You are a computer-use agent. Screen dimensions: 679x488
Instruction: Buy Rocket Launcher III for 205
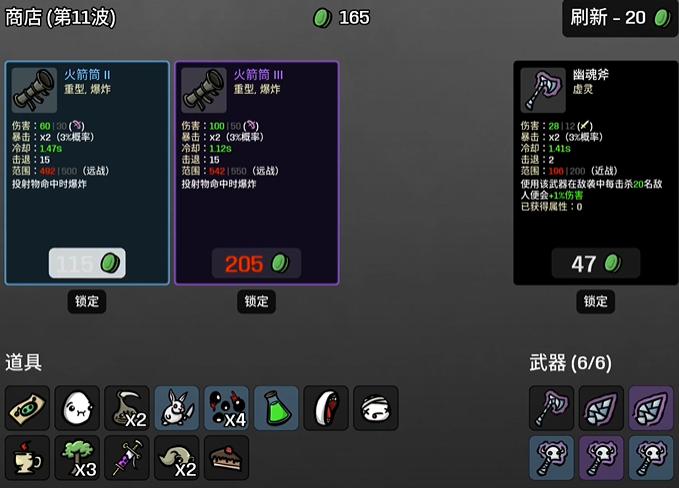[256, 263]
